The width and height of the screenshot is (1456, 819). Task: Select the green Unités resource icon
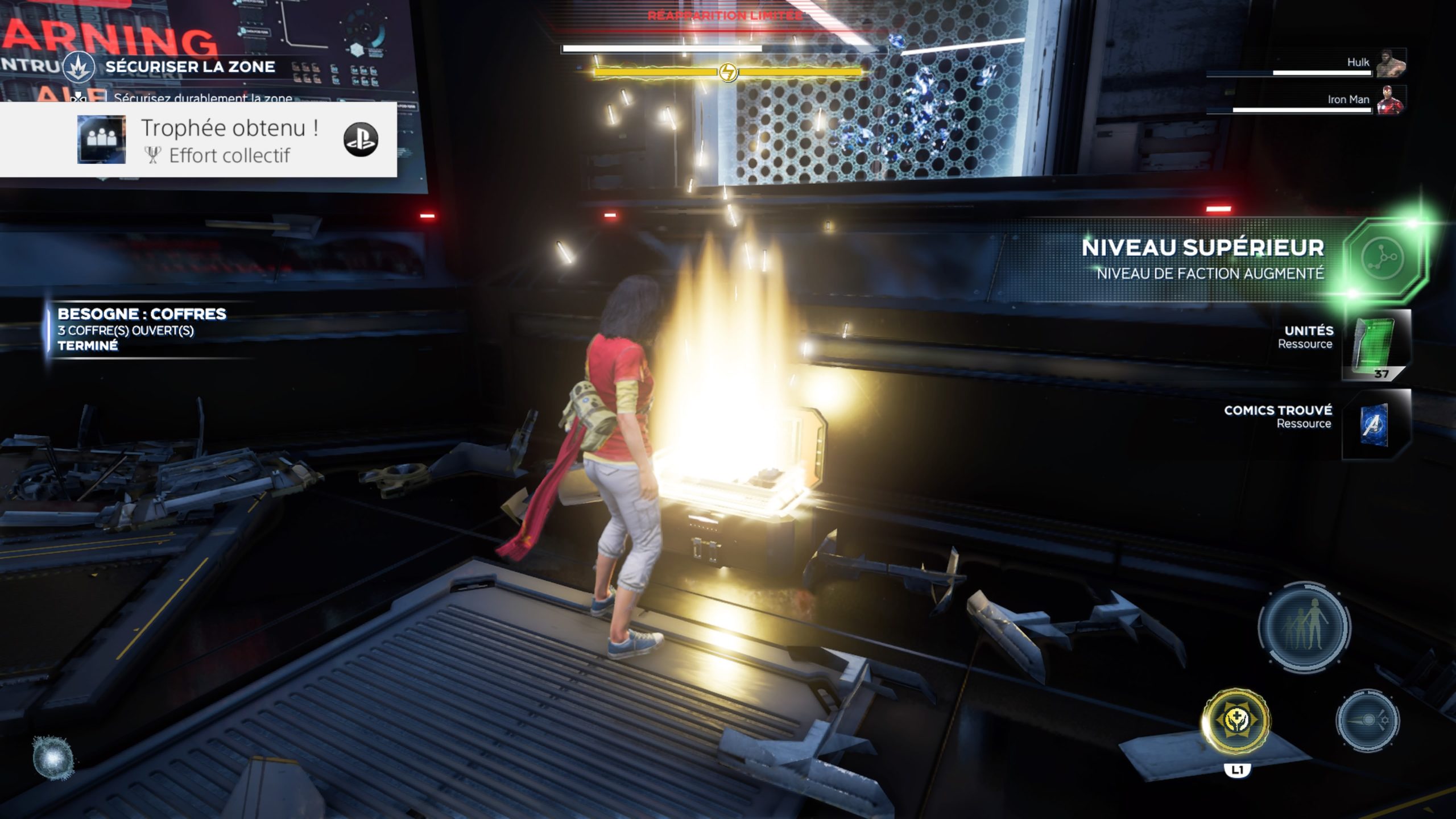(x=1375, y=344)
